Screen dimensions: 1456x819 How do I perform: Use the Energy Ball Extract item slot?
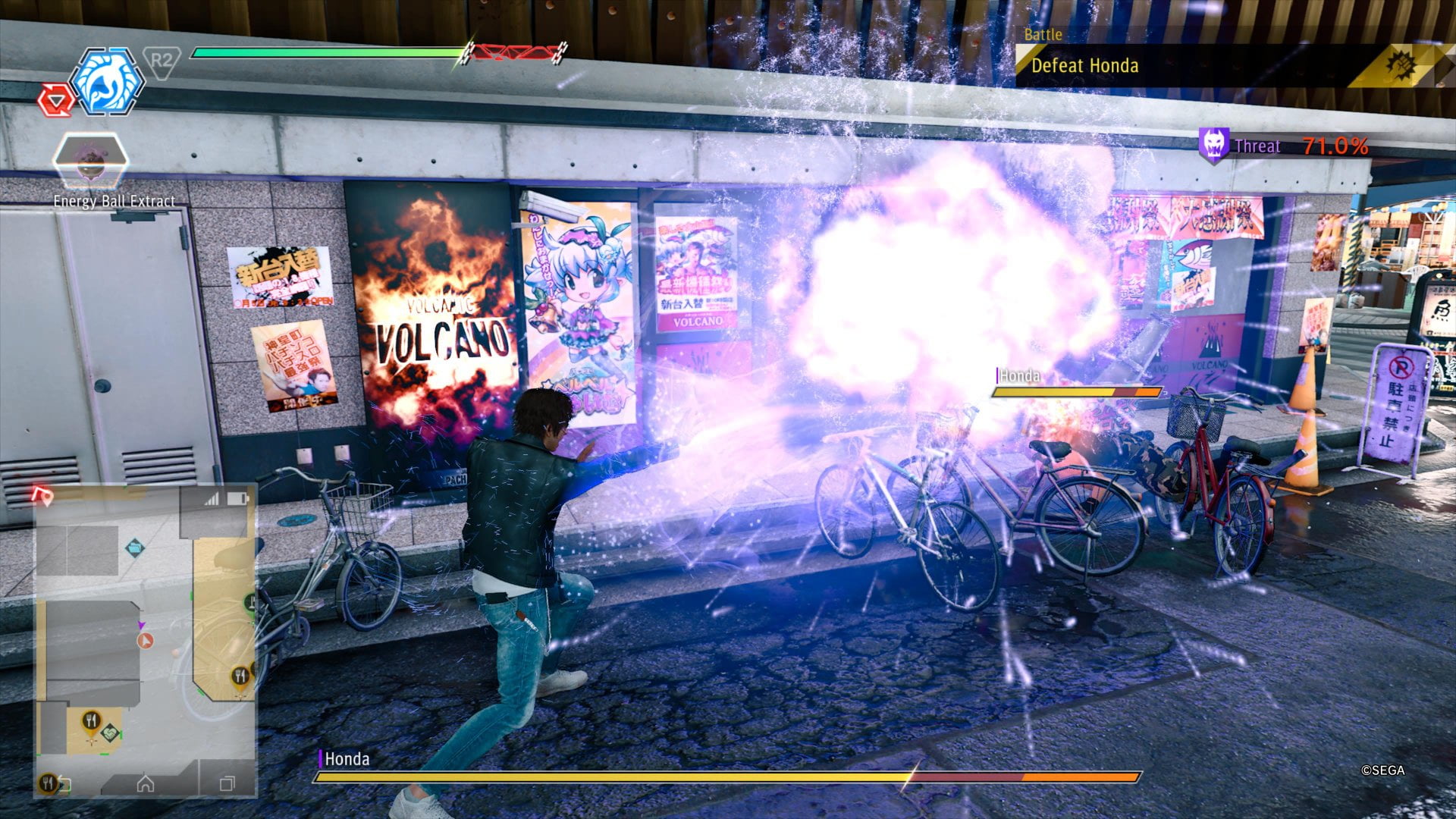coord(90,161)
